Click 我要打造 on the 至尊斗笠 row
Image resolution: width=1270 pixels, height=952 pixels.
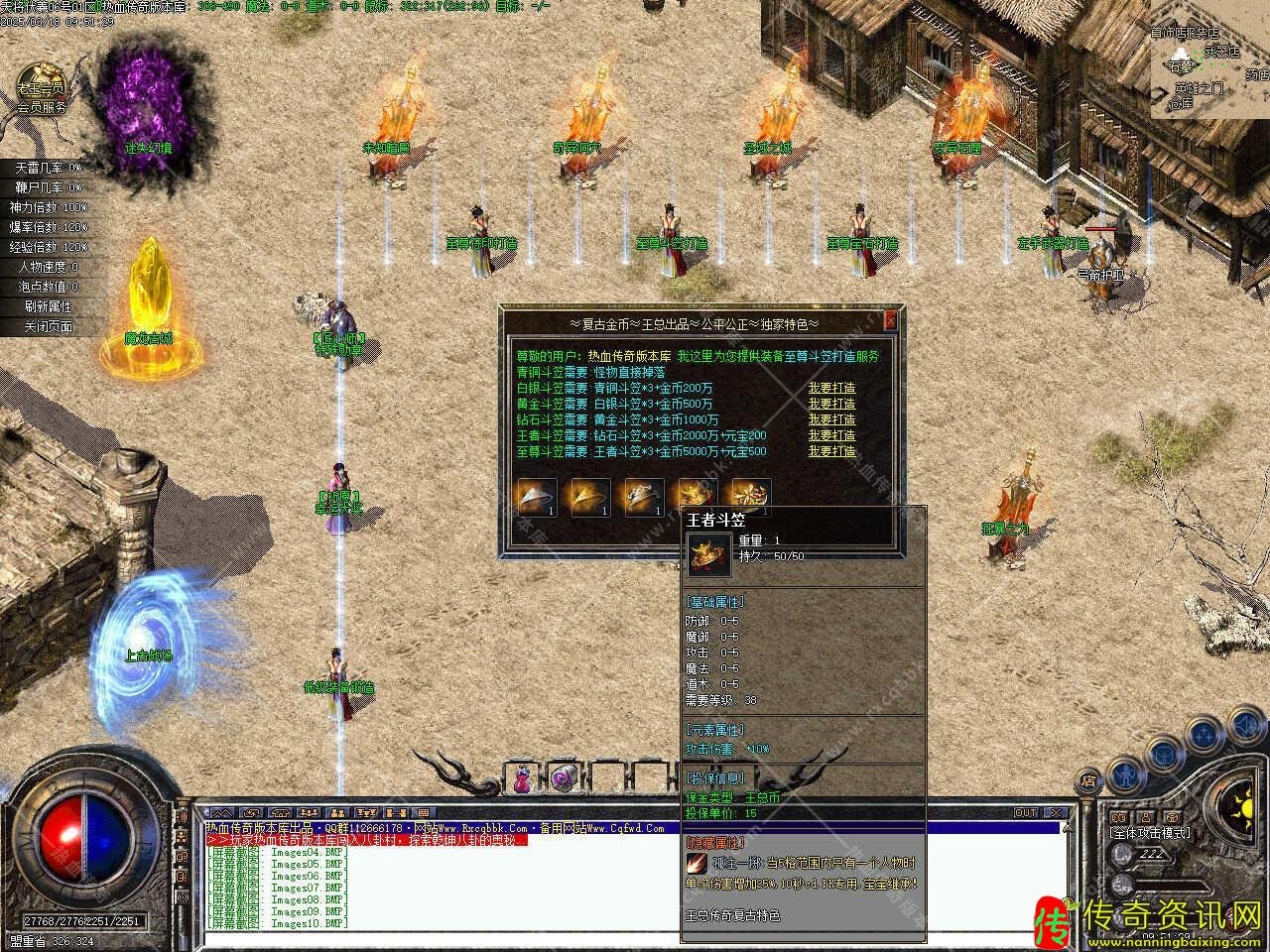(831, 451)
